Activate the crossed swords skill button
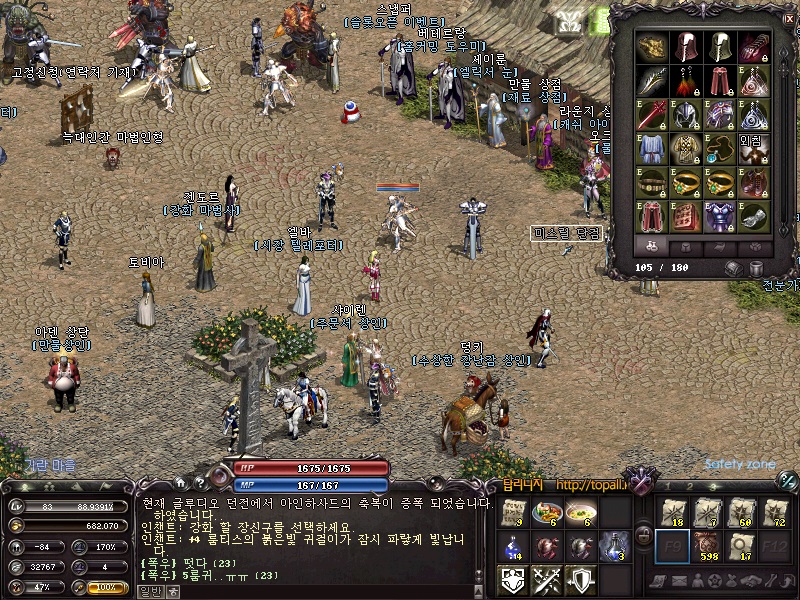 (546, 579)
